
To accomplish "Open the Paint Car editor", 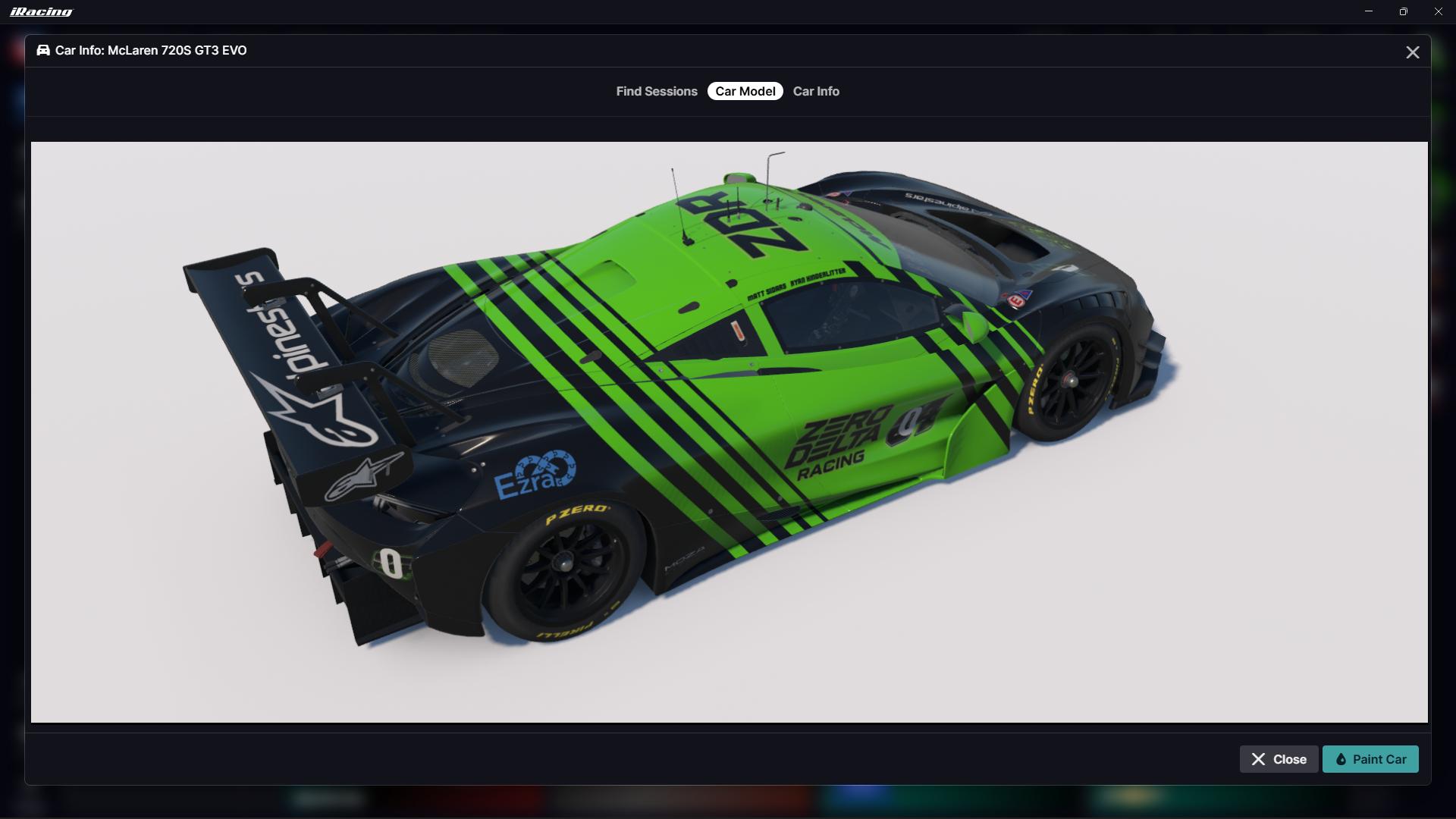I will point(1370,759).
